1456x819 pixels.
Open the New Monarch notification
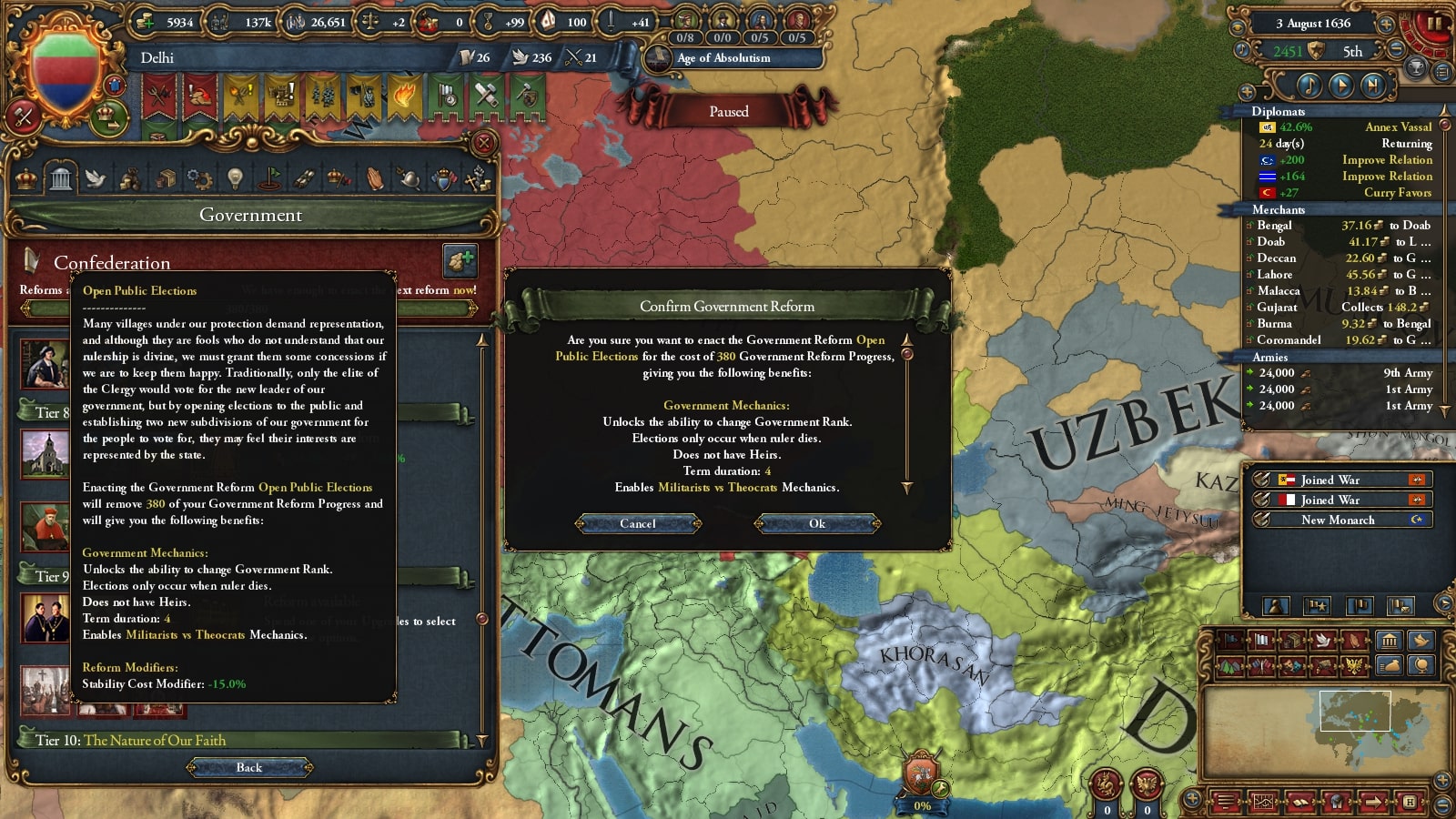(x=1338, y=520)
